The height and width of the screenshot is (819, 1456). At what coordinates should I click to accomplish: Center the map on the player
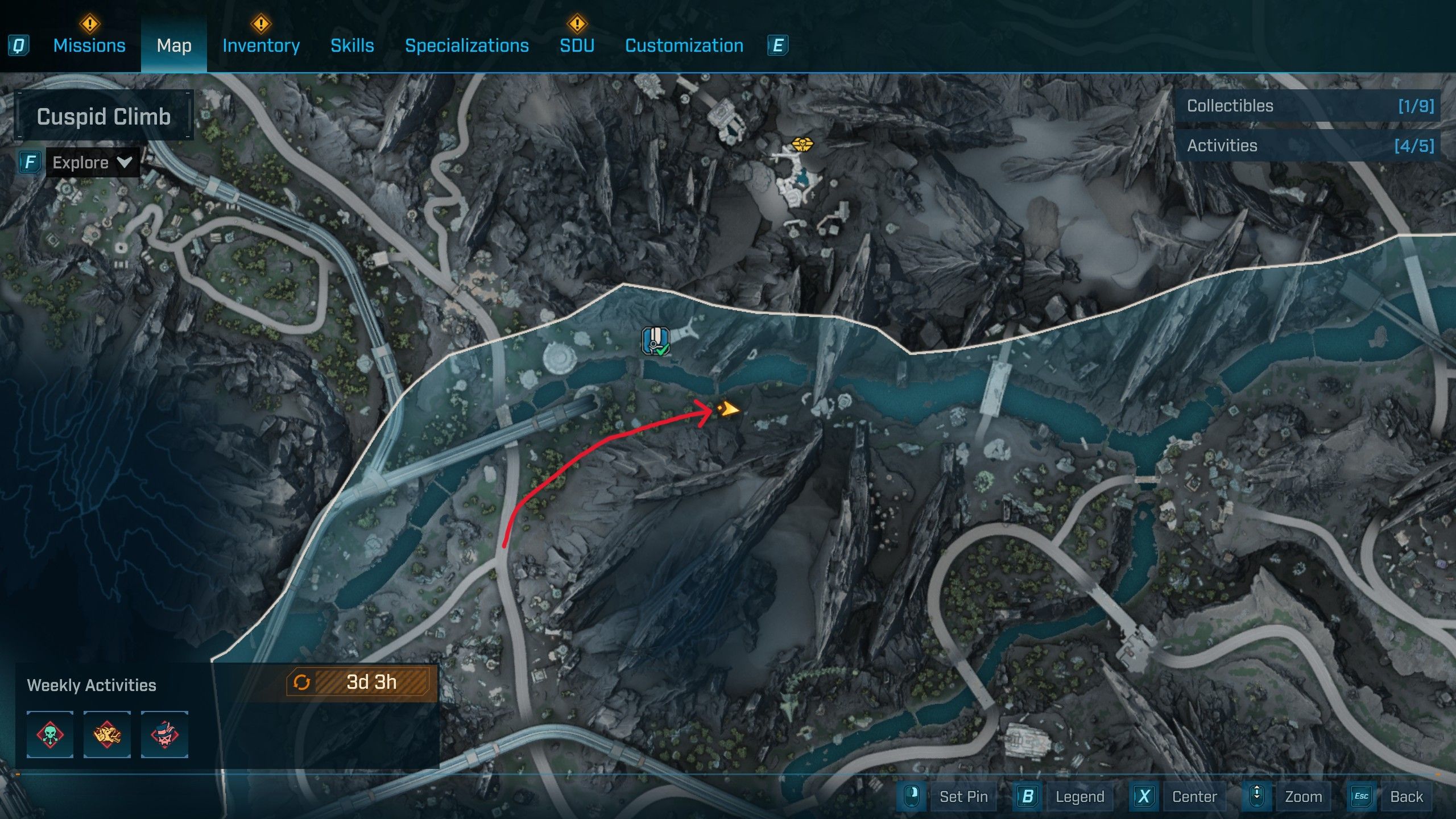pos(1194,796)
